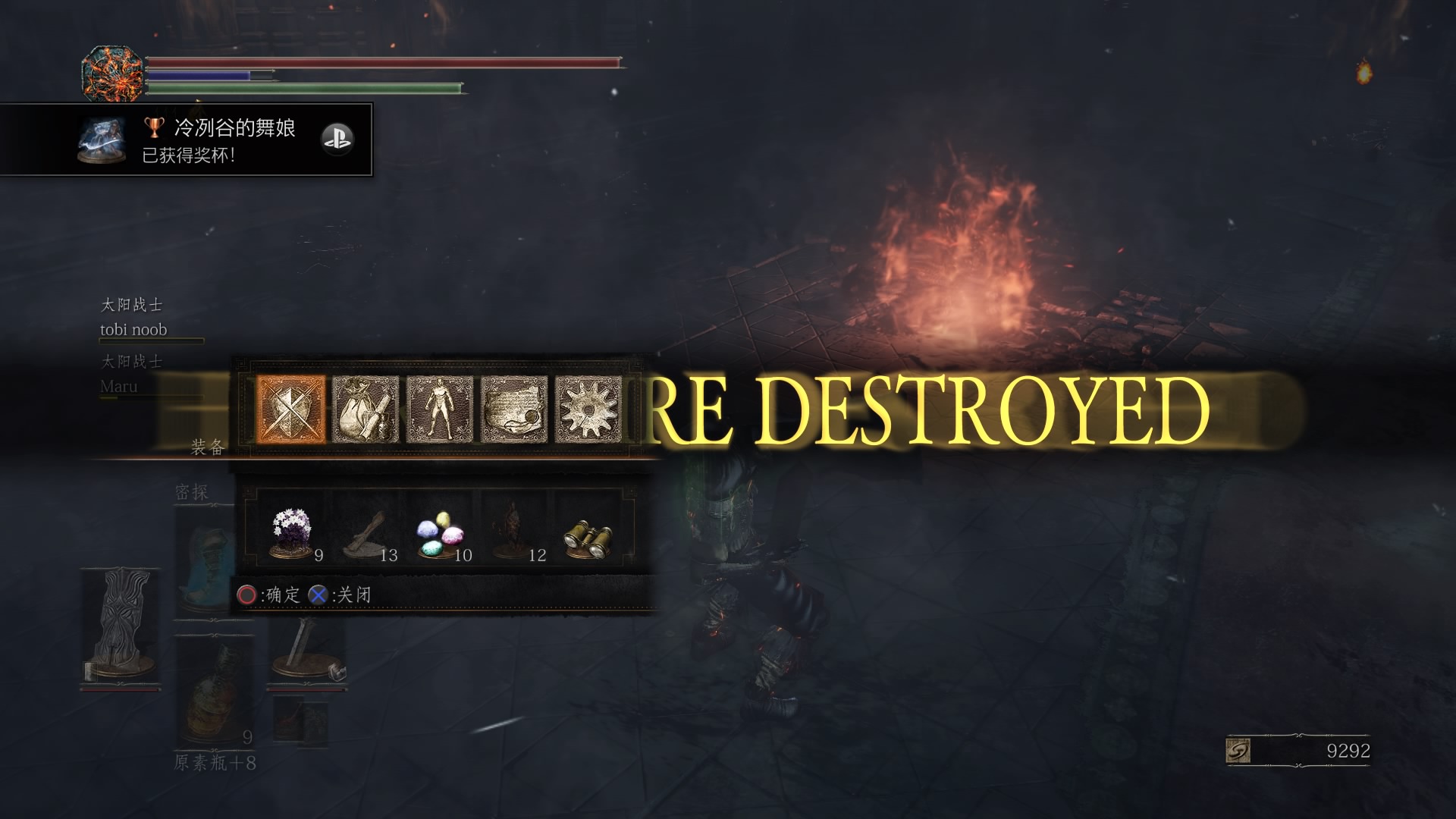Image resolution: width=1456 pixels, height=819 pixels.
Task: Click the left-hand greatshield equipment slot
Action: (x=121, y=626)
